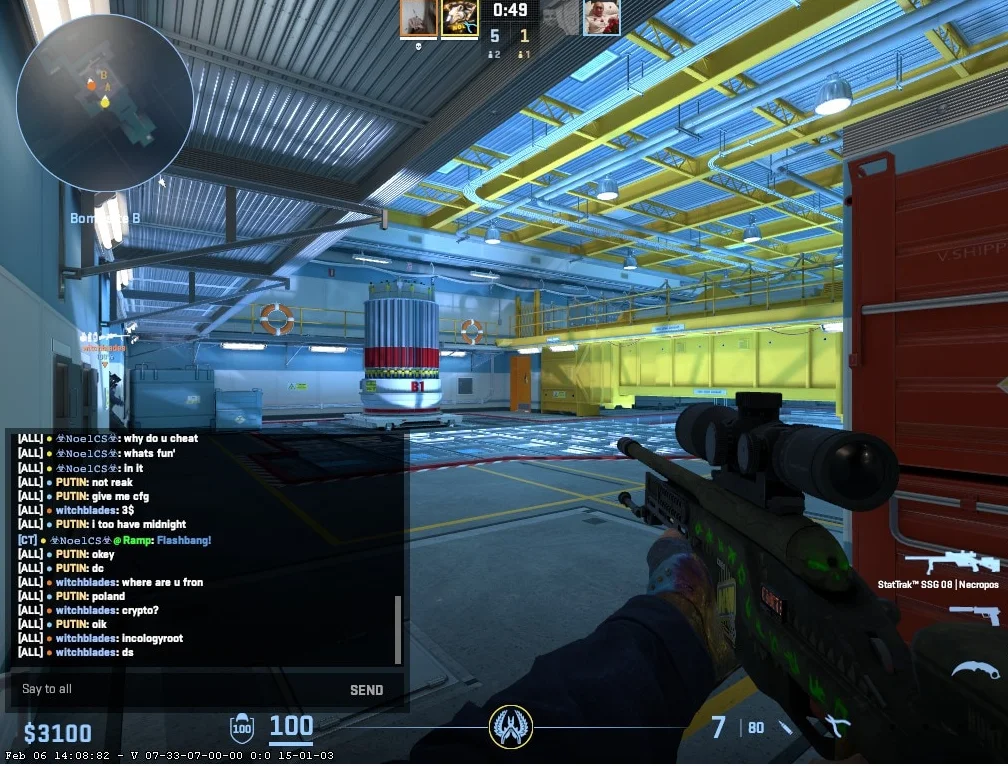Screen dimensions: 1008x766
Task: Click the chat history scrollbar
Action: (398, 630)
